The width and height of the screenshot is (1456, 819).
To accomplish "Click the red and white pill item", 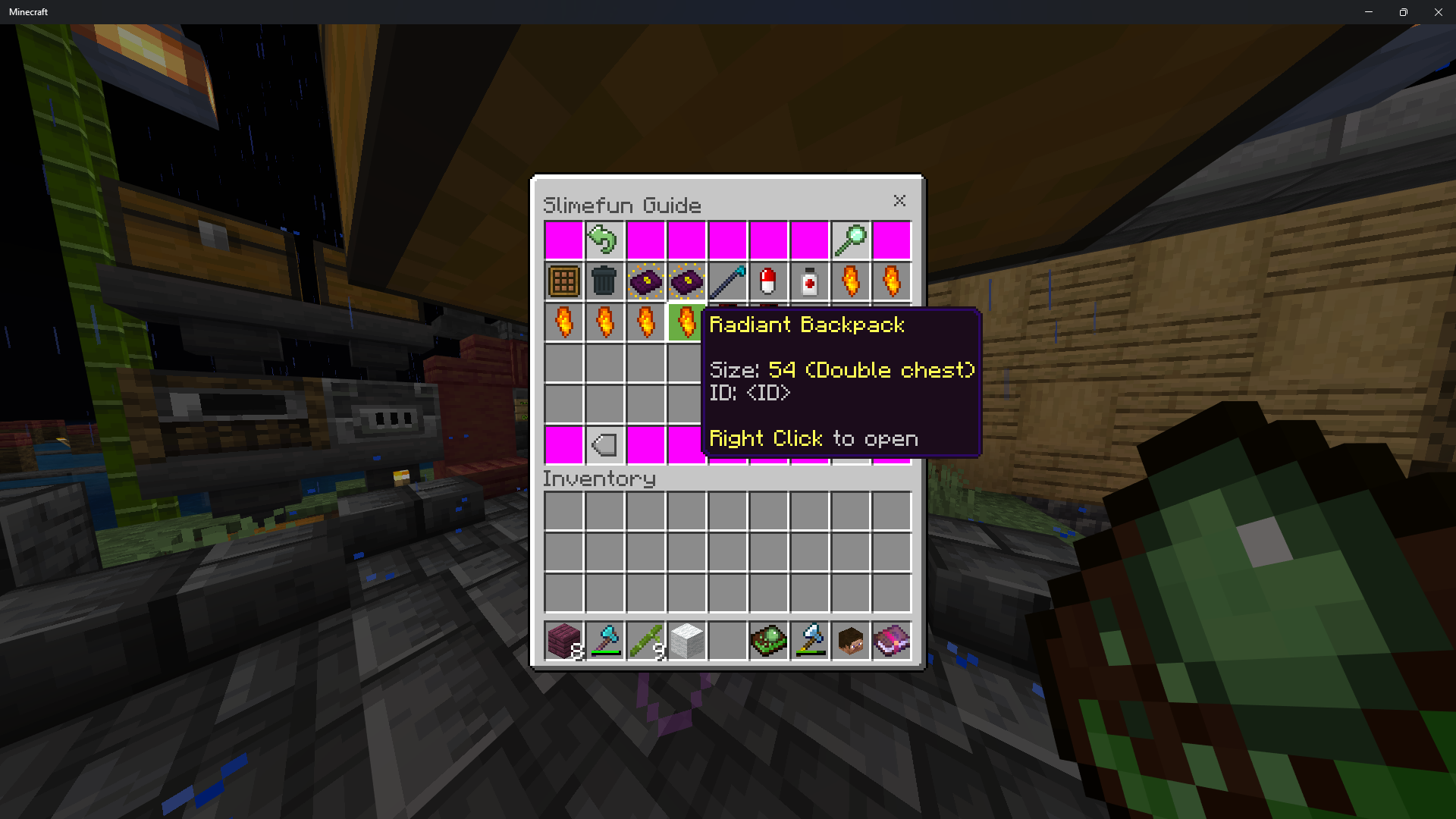I will [x=768, y=281].
